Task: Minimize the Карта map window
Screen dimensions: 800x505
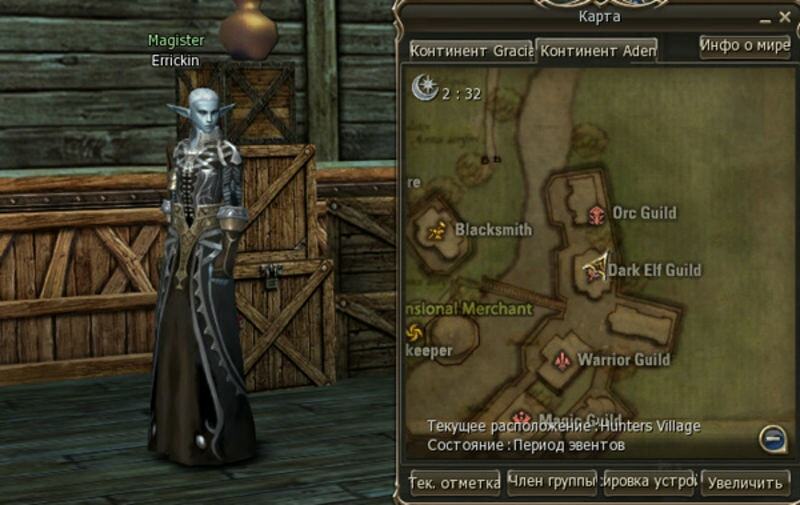Action: [767, 18]
